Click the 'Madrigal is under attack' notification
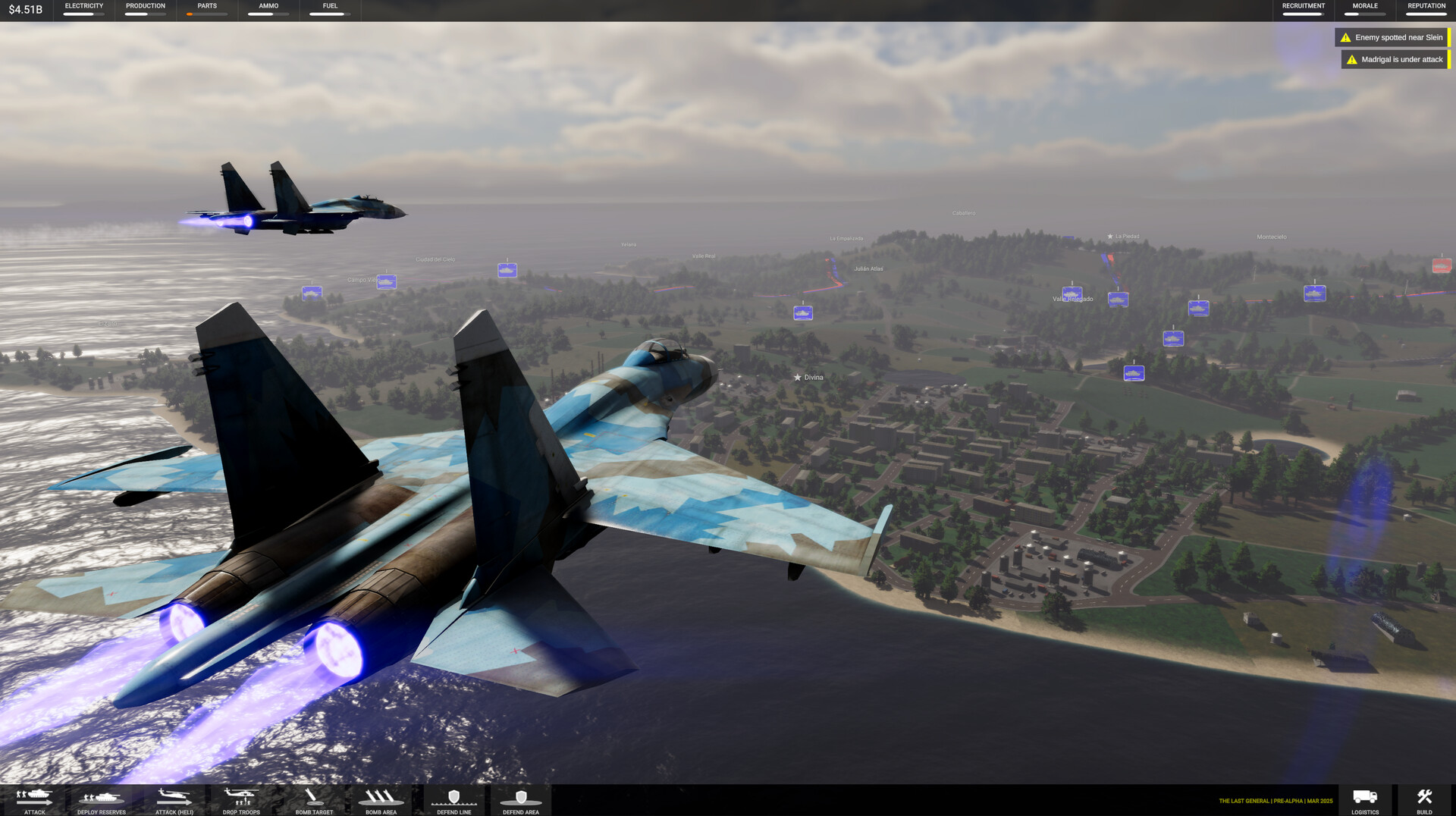The image size is (1456, 816). tap(1395, 59)
